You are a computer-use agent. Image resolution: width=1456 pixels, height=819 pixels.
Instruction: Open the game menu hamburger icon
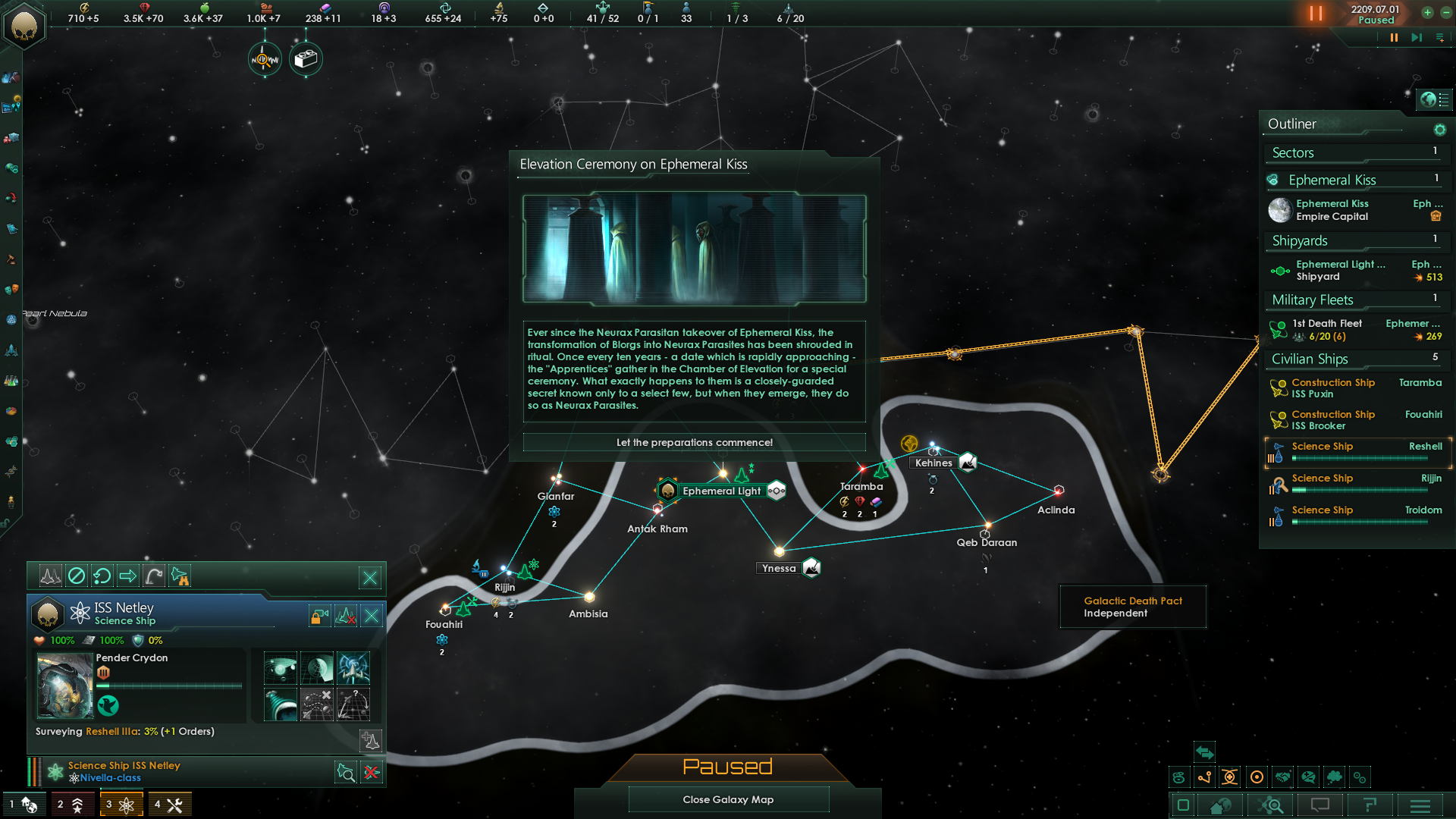(x=1420, y=805)
